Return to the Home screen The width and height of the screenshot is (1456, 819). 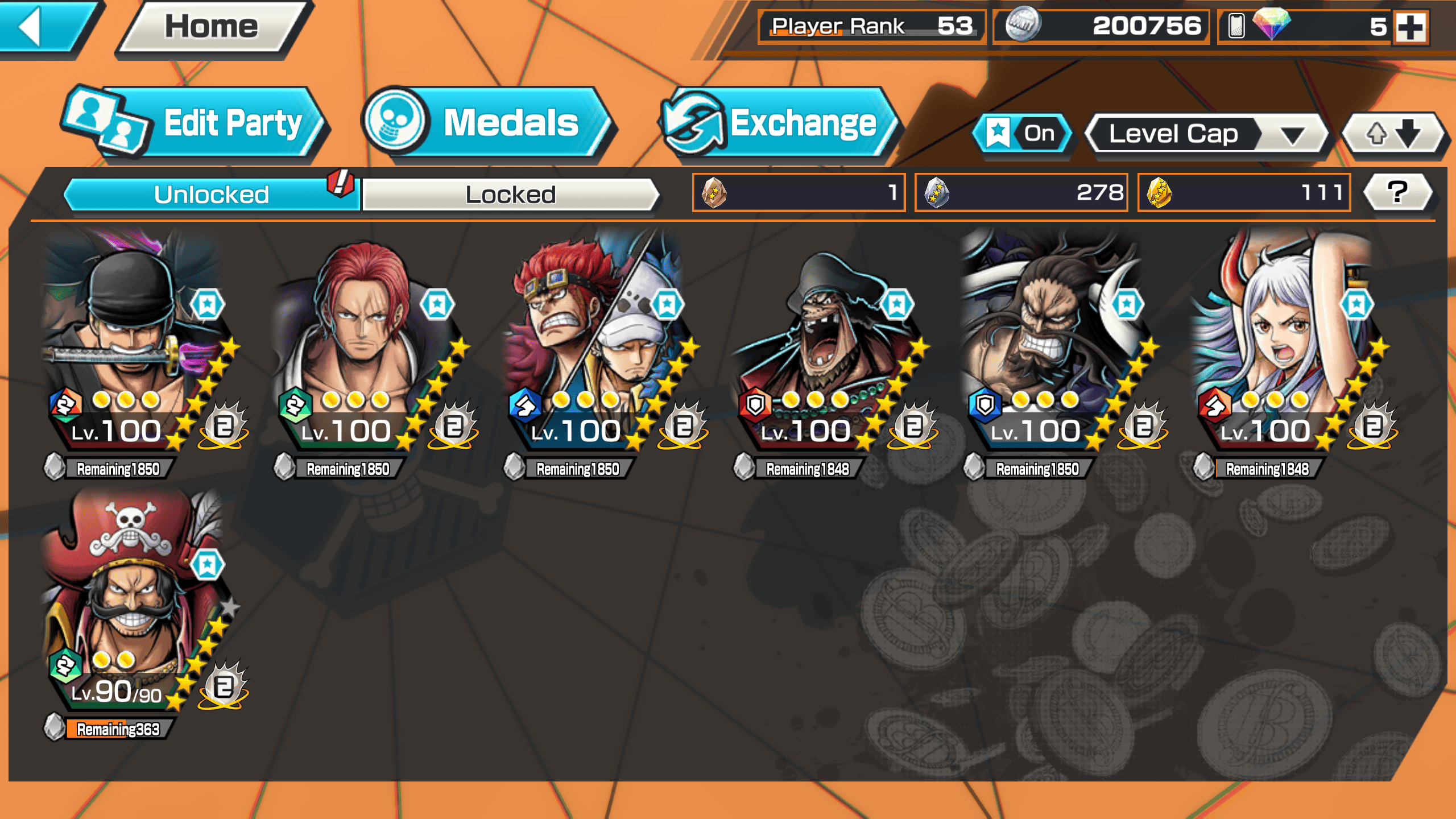[x=212, y=27]
